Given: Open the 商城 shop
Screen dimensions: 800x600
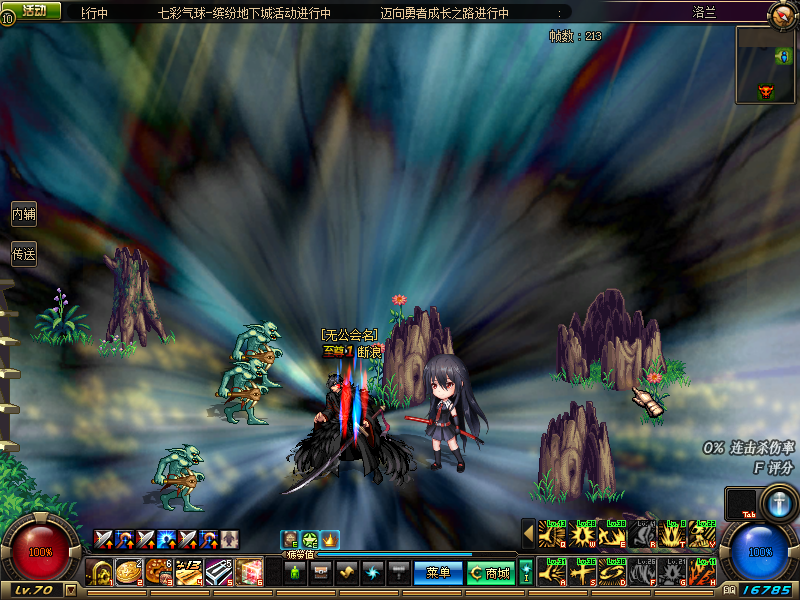Looking at the screenshot, I should pyautogui.click(x=490, y=573).
